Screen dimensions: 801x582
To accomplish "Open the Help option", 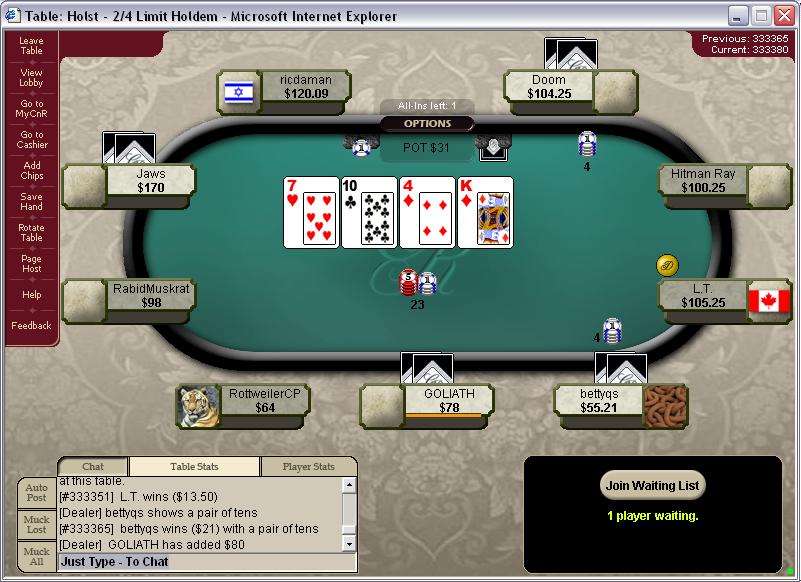I will [x=31, y=295].
